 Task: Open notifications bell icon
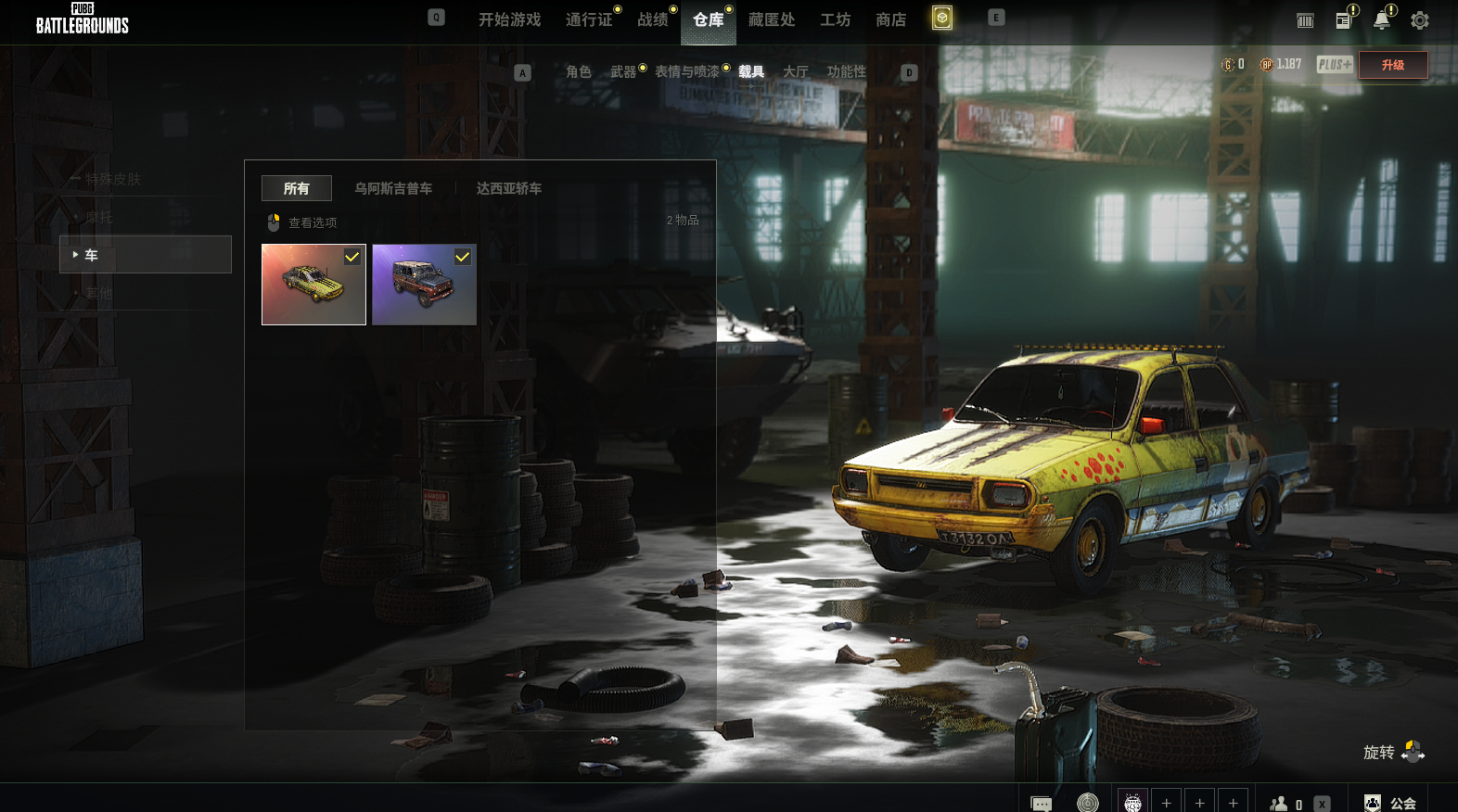1382,20
